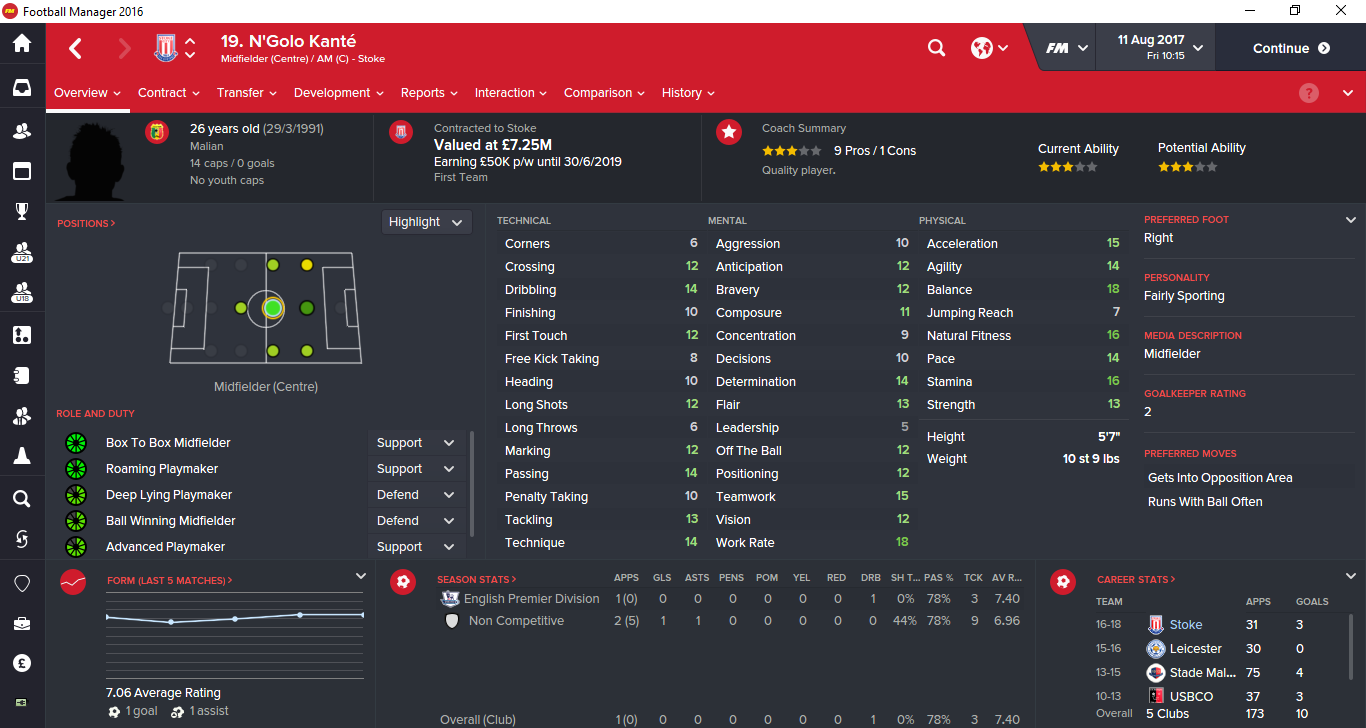
Task: Open the Home screen from the sidebar
Action: click(x=22, y=45)
